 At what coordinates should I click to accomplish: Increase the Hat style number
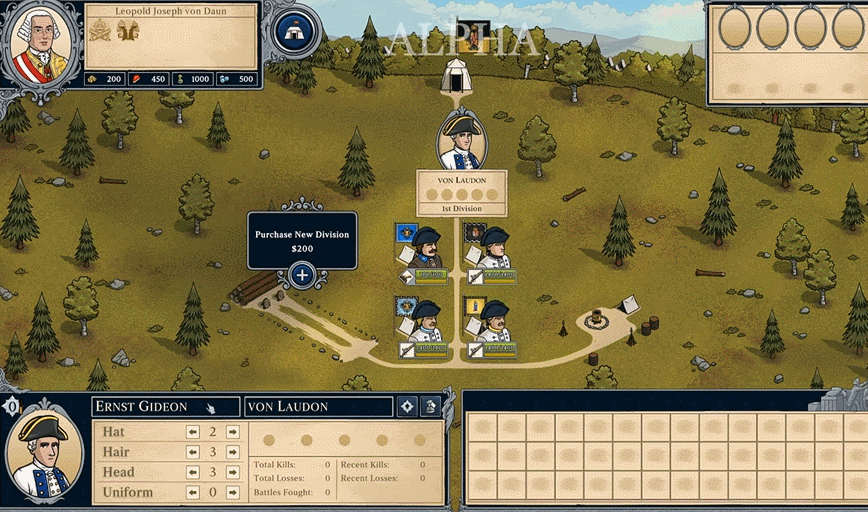click(232, 432)
